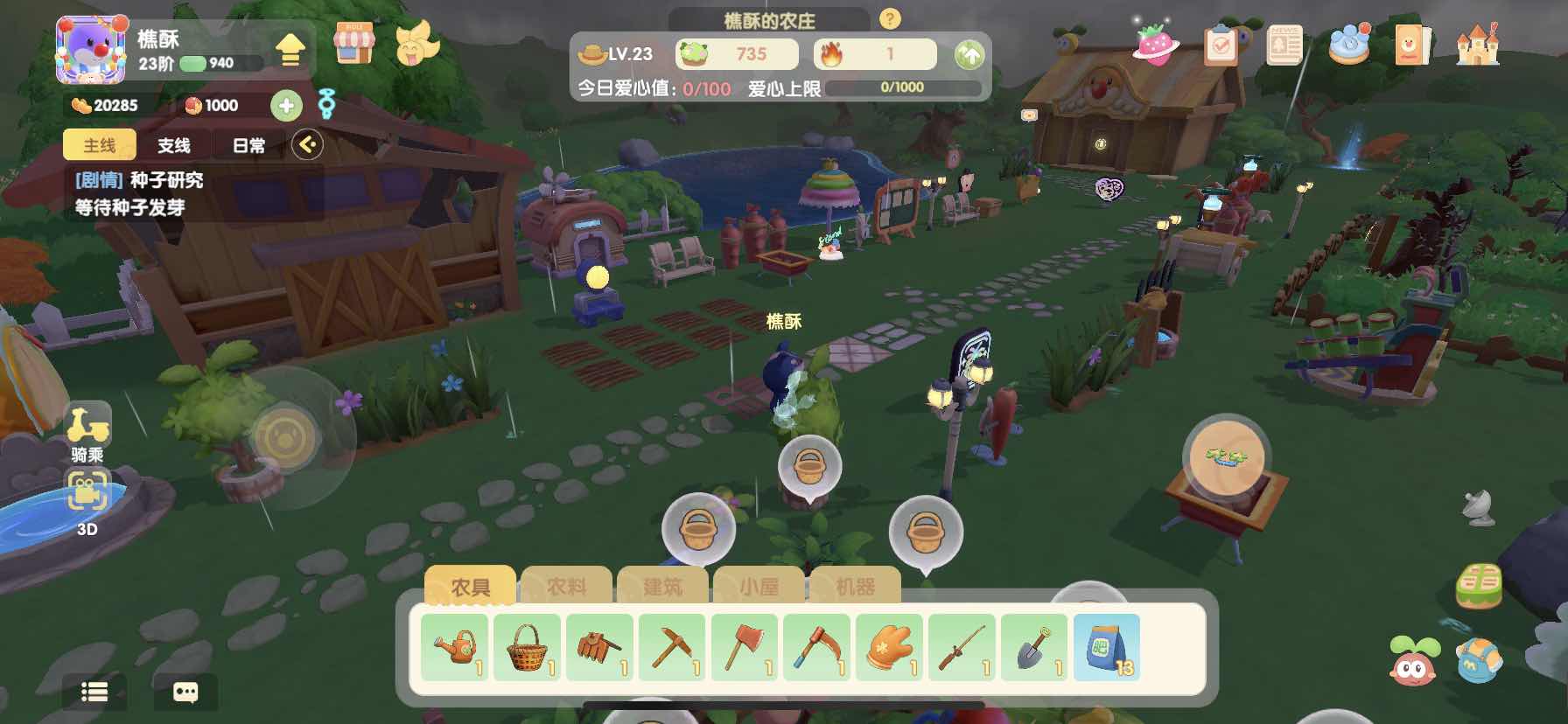1568x724 pixels.
Task: Click the player avatar portrait
Action: [x=90, y=51]
